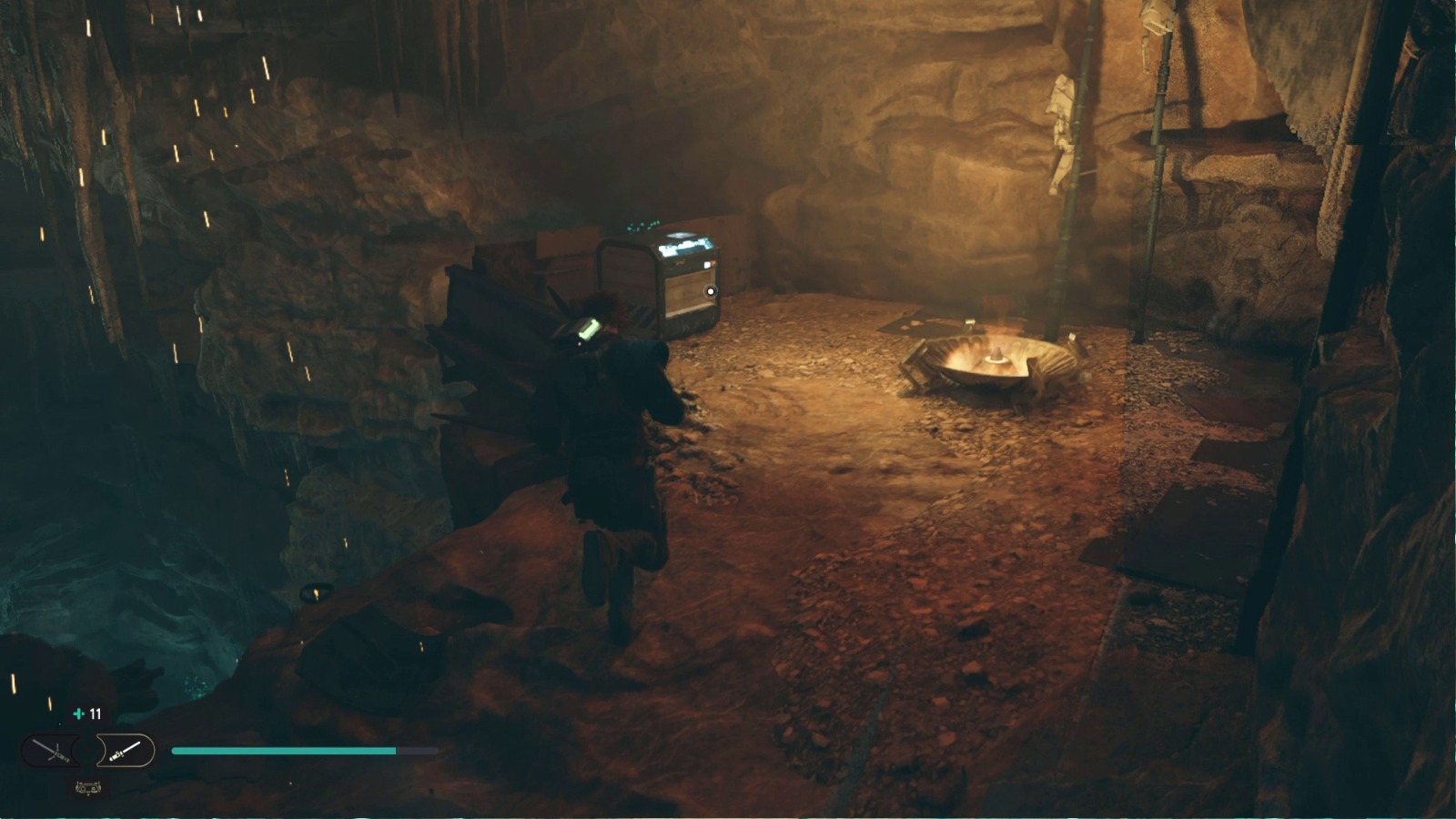Image resolution: width=1456 pixels, height=819 pixels.
Task: Toggle the interaction marker on the supply chest
Action: [711, 293]
